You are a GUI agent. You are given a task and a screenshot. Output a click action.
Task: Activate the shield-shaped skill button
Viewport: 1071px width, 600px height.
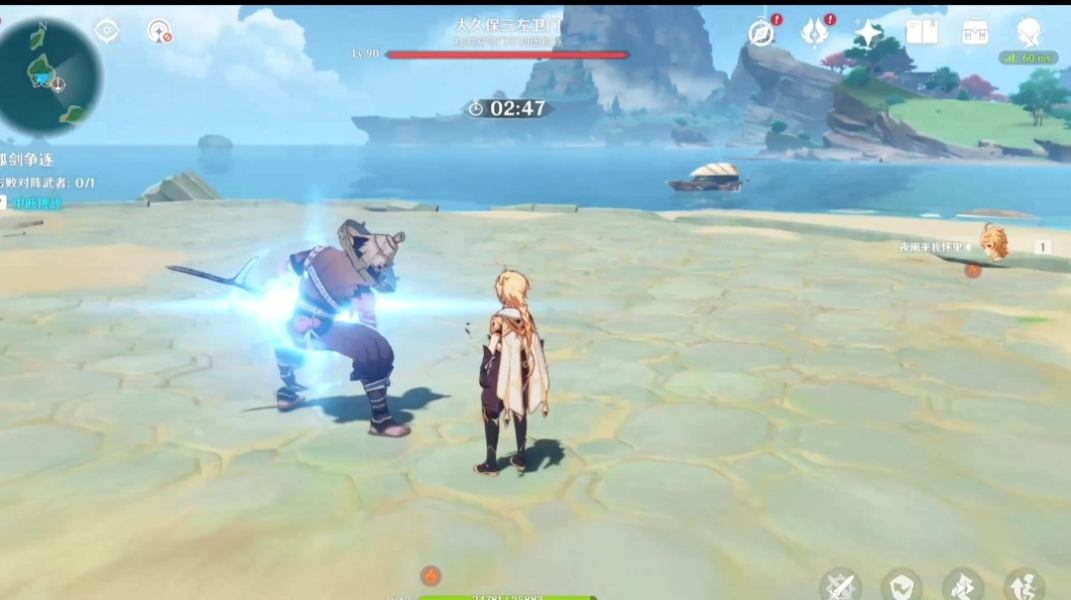pos(901,585)
